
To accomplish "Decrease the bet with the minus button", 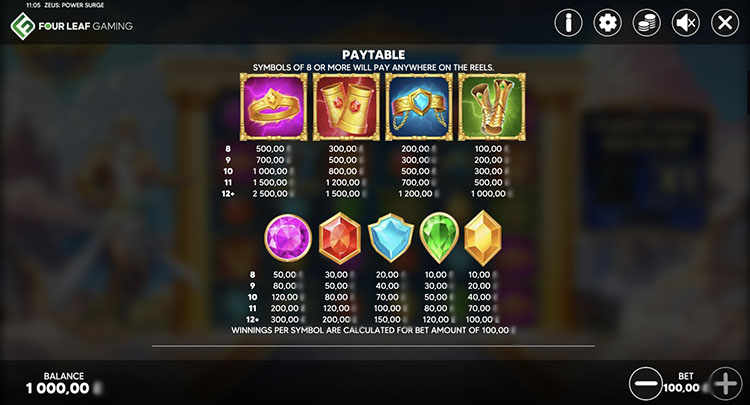I will click(646, 383).
